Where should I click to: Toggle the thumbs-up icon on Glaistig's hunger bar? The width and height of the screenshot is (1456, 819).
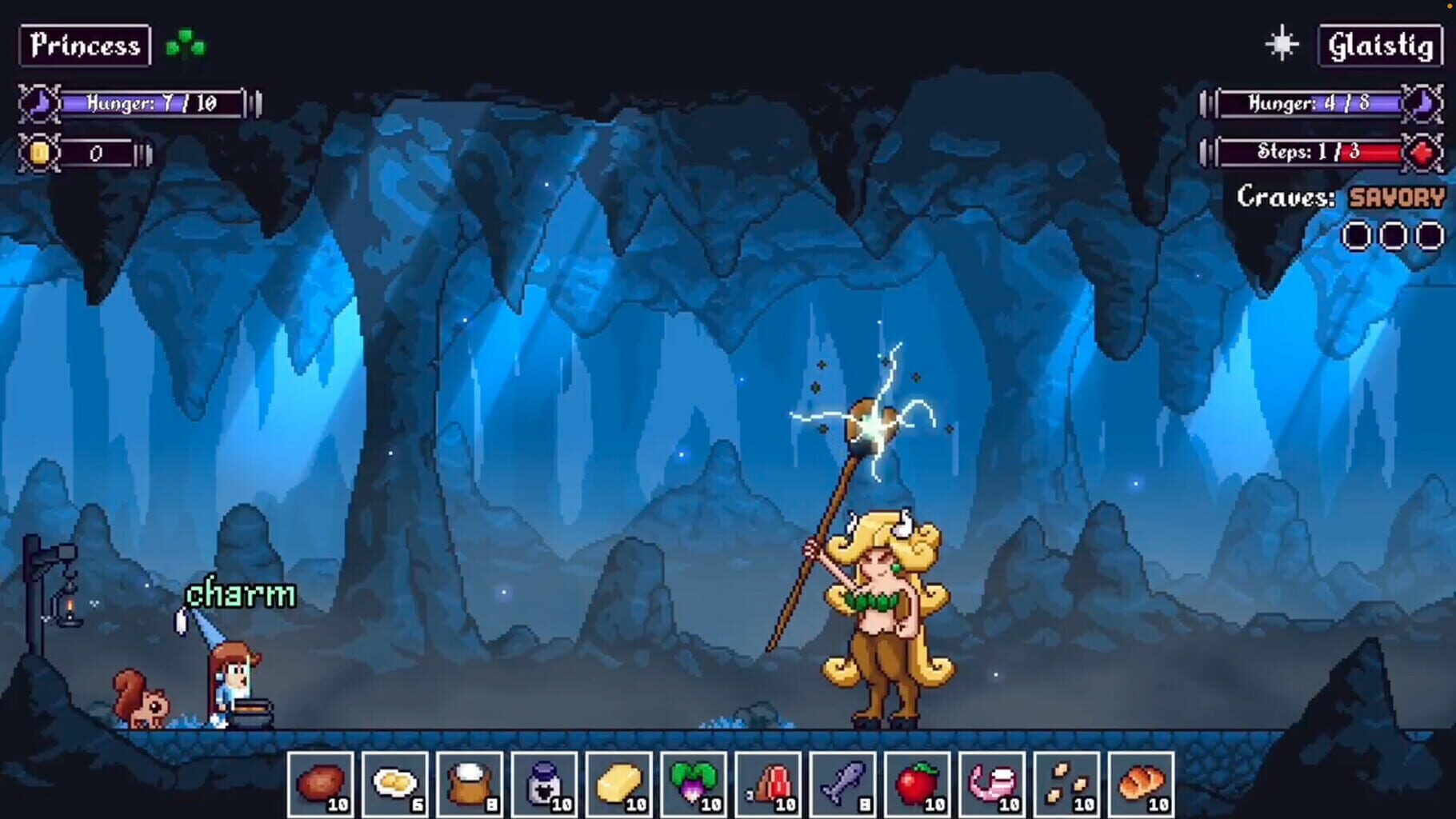pyautogui.click(x=1423, y=102)
